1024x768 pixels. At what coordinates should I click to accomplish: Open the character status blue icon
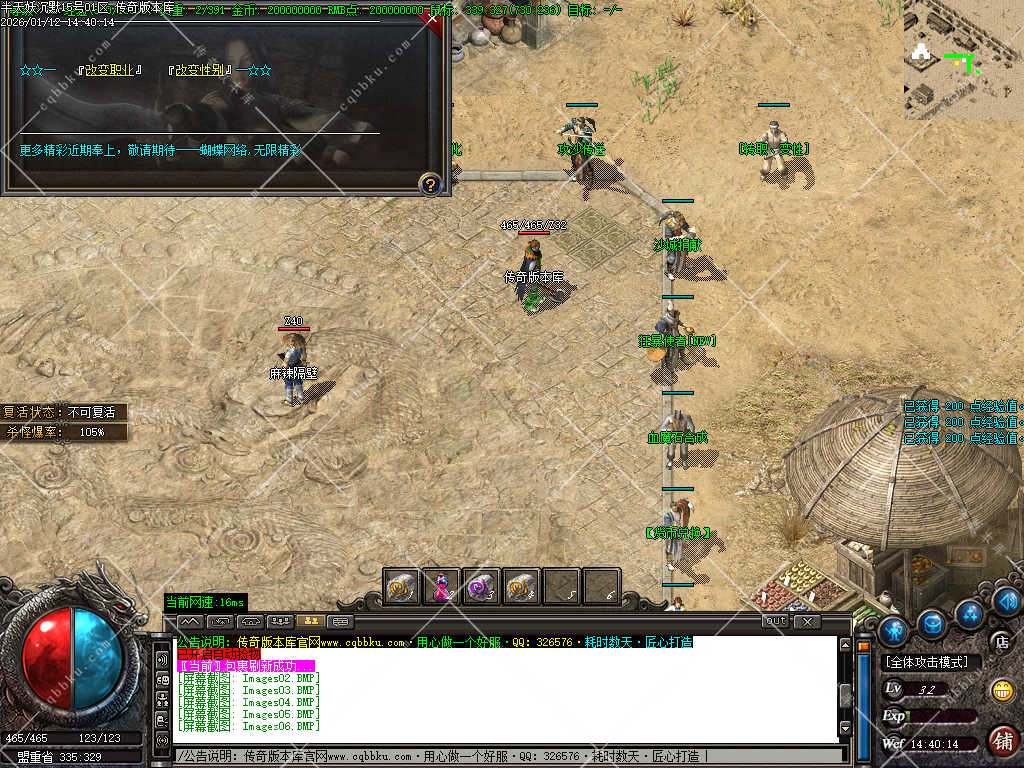(894, 630)
